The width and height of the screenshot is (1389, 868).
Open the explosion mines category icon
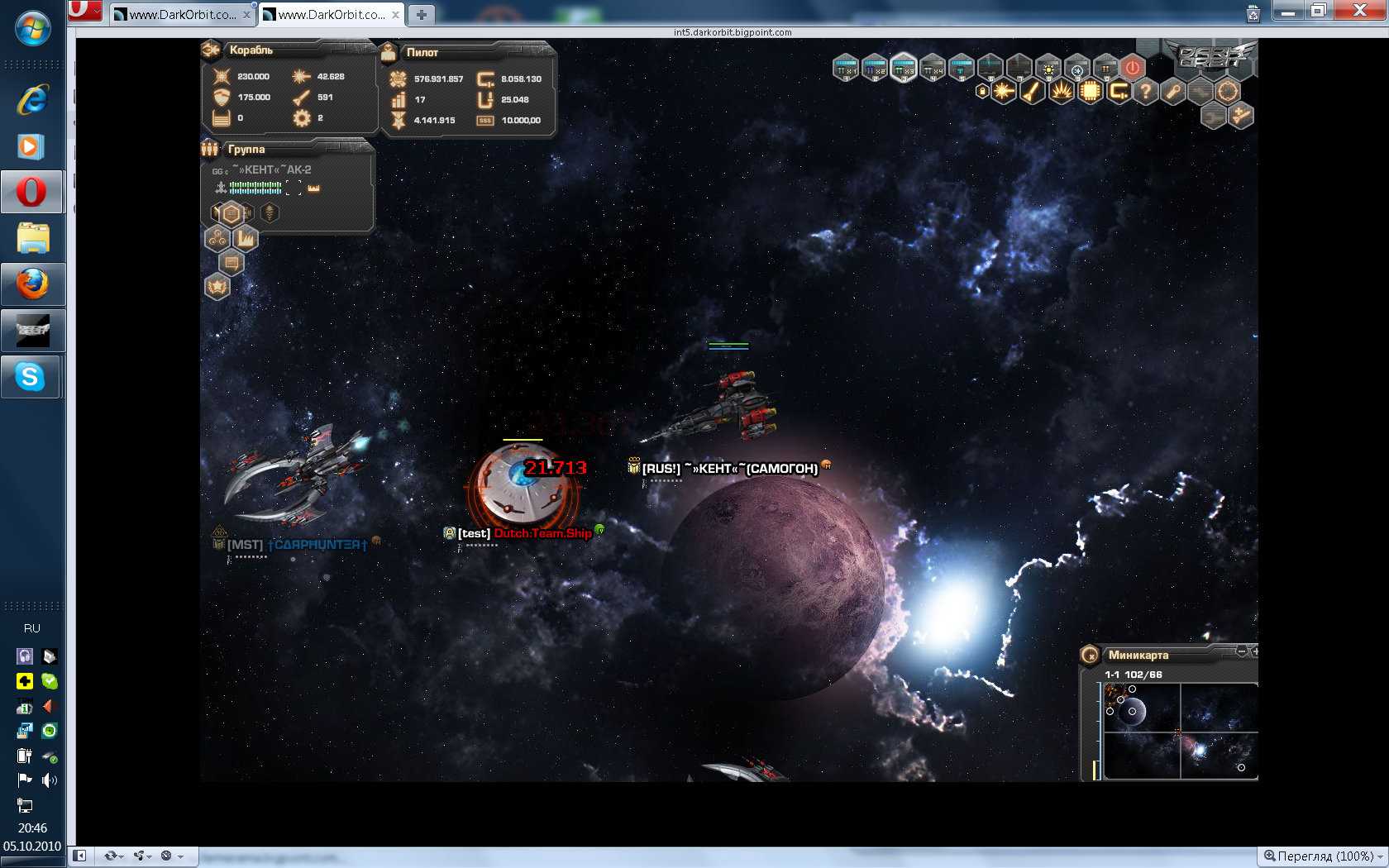click(1061, 91)
